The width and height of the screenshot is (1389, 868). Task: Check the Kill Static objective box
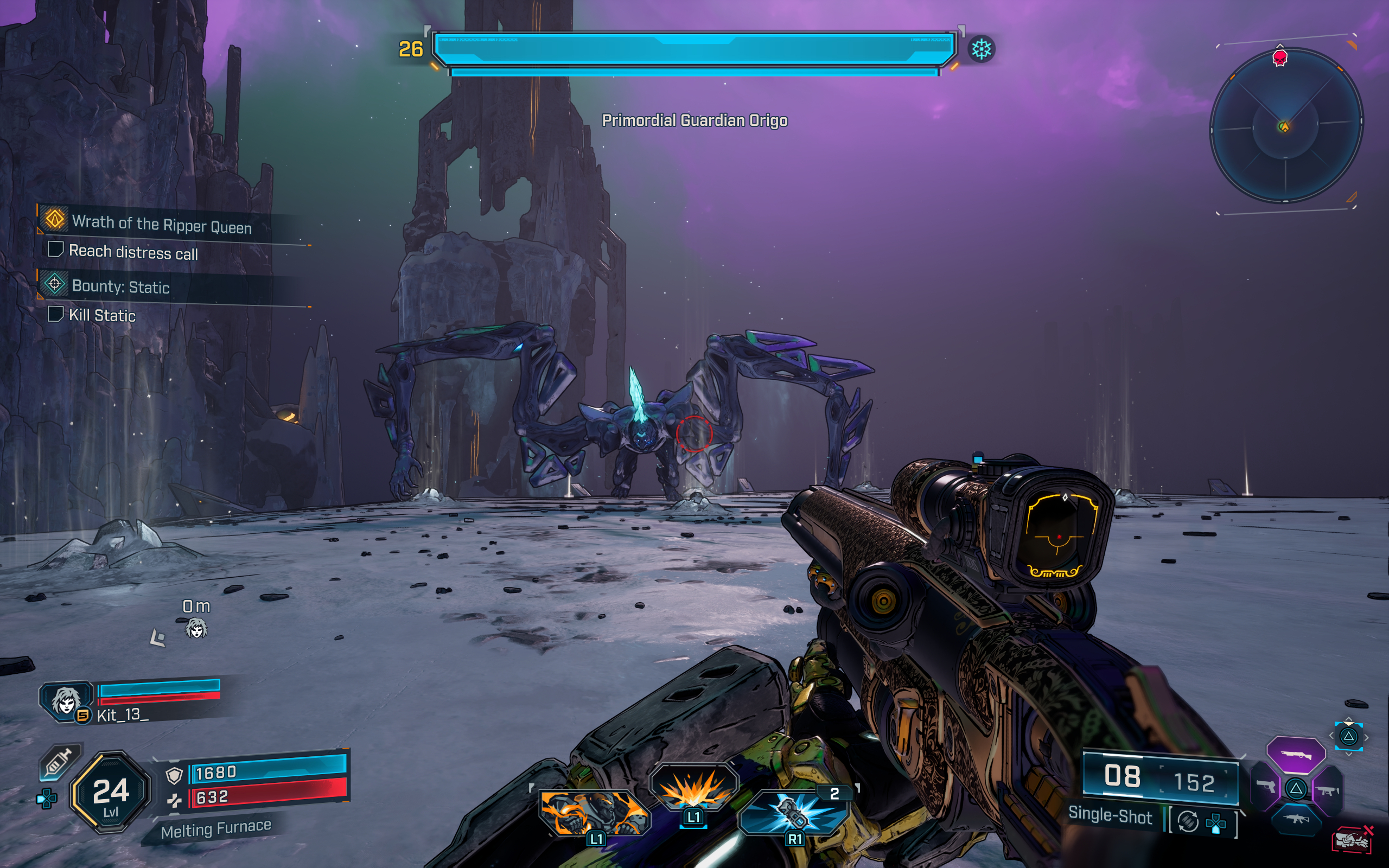[56, 315]
